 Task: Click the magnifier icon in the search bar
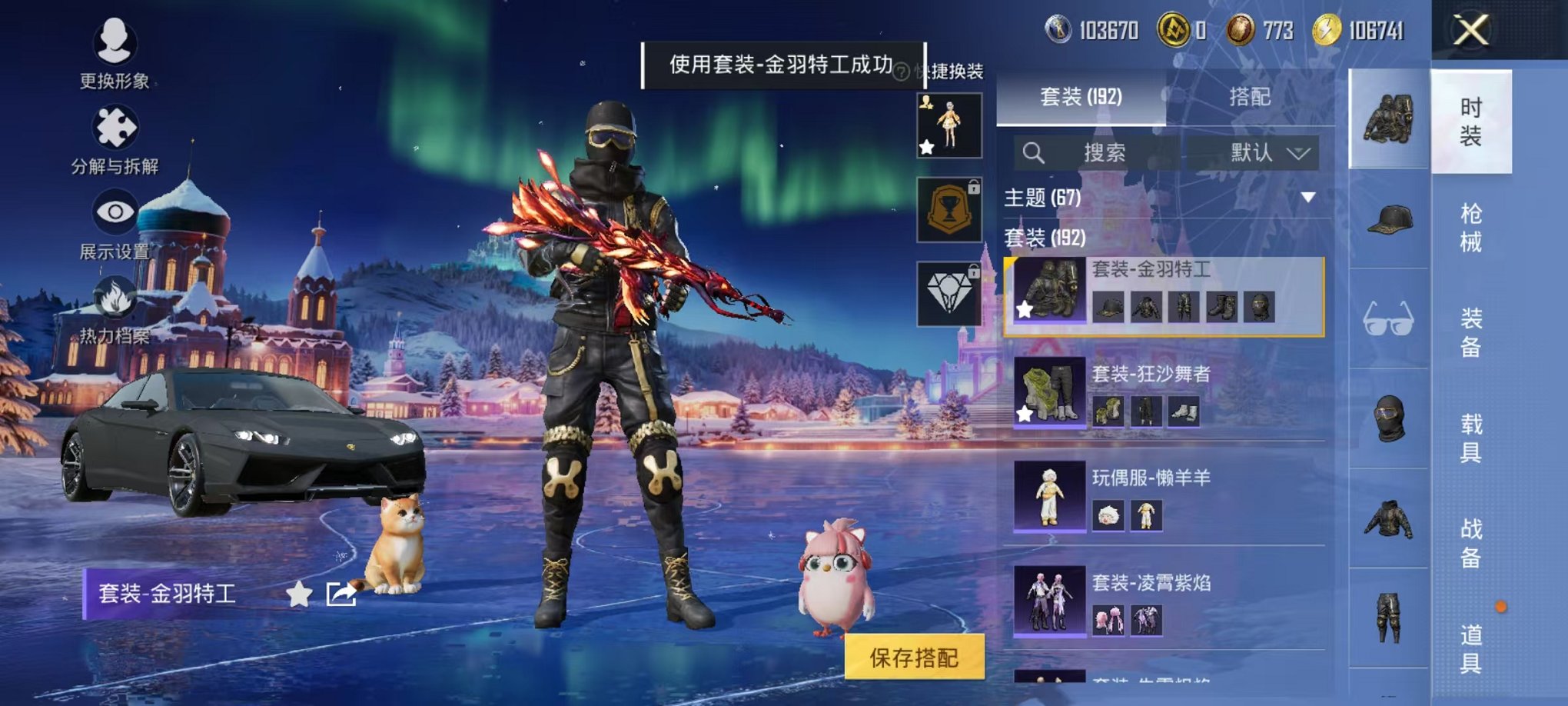(1034, 152)
